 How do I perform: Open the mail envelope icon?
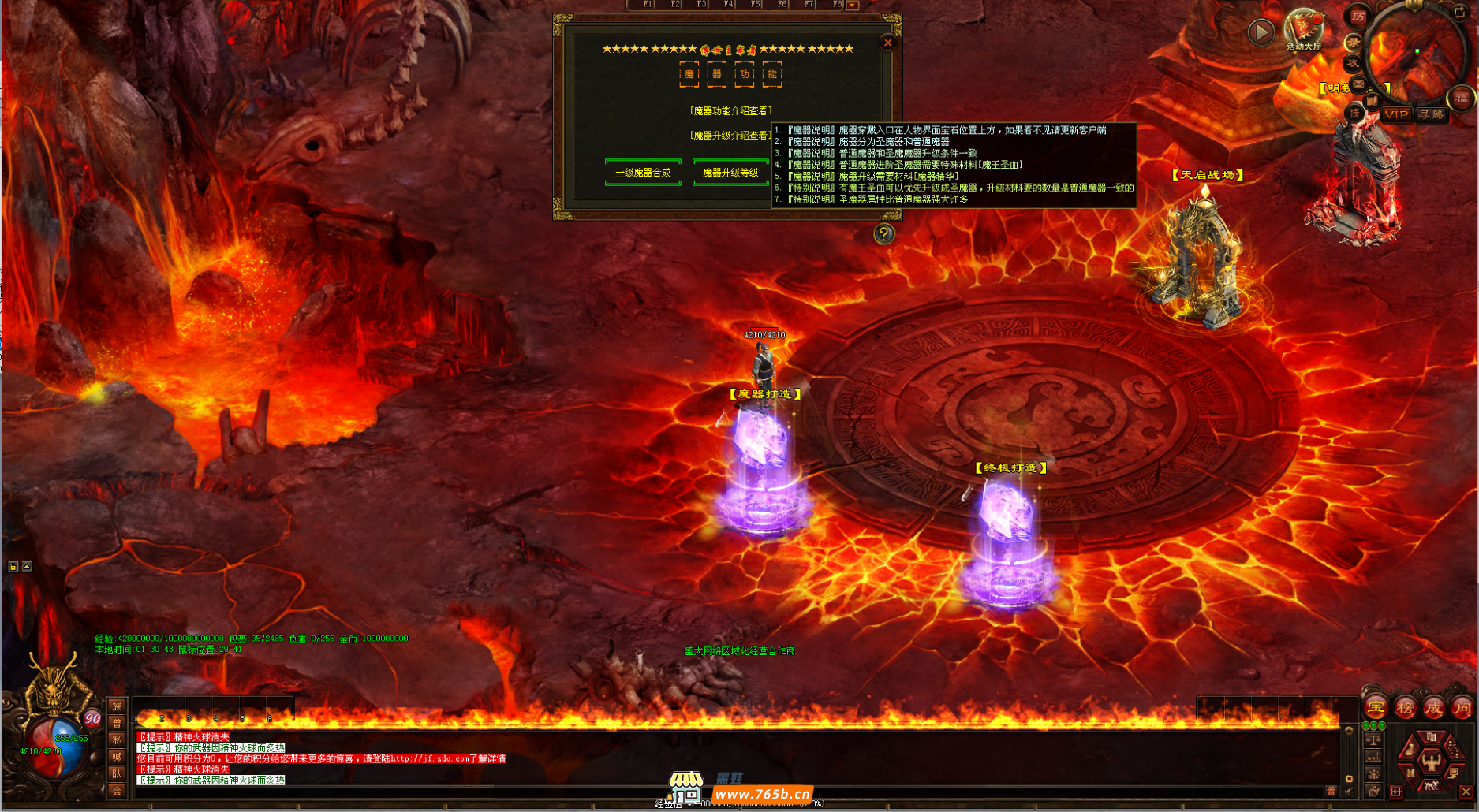point(1358,83)
